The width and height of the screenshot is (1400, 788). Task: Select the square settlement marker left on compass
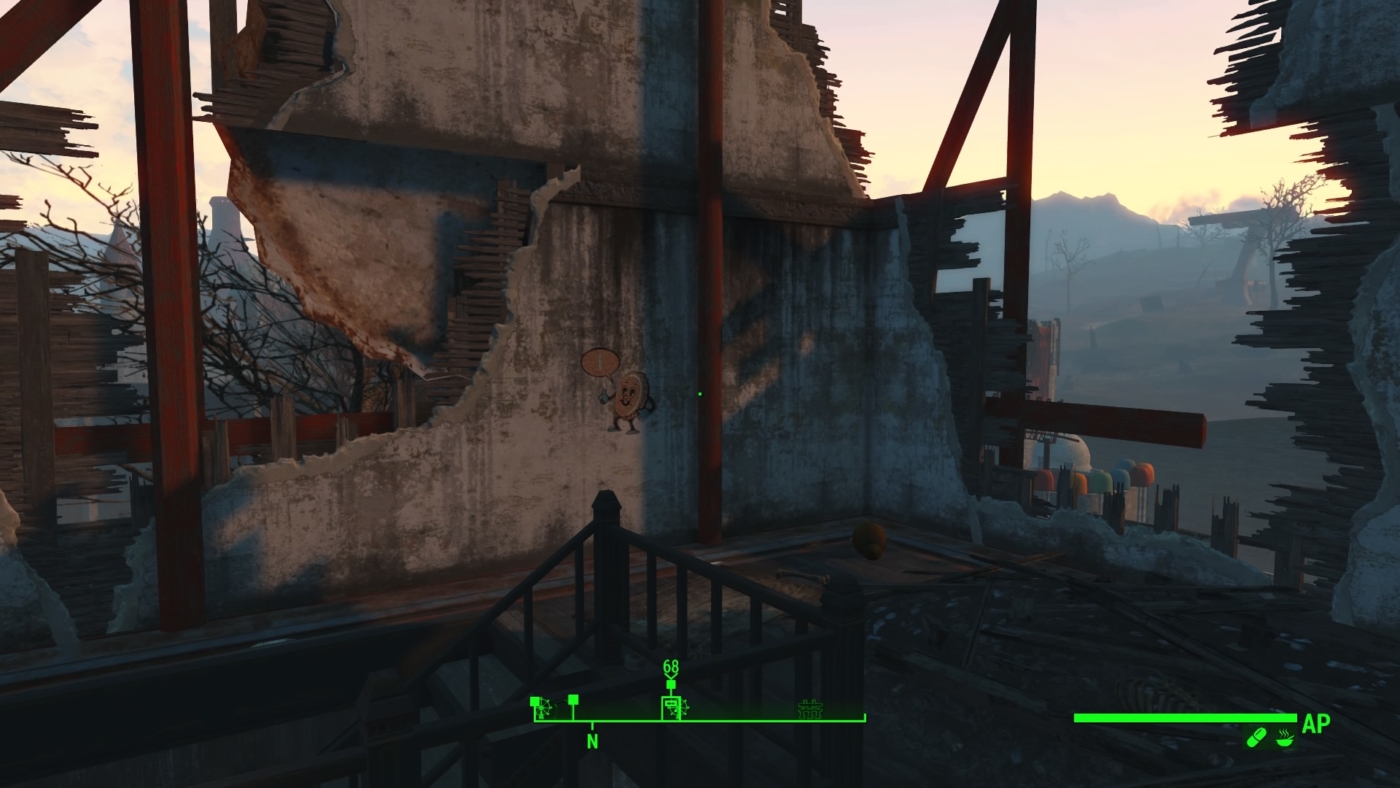[573, 700]
